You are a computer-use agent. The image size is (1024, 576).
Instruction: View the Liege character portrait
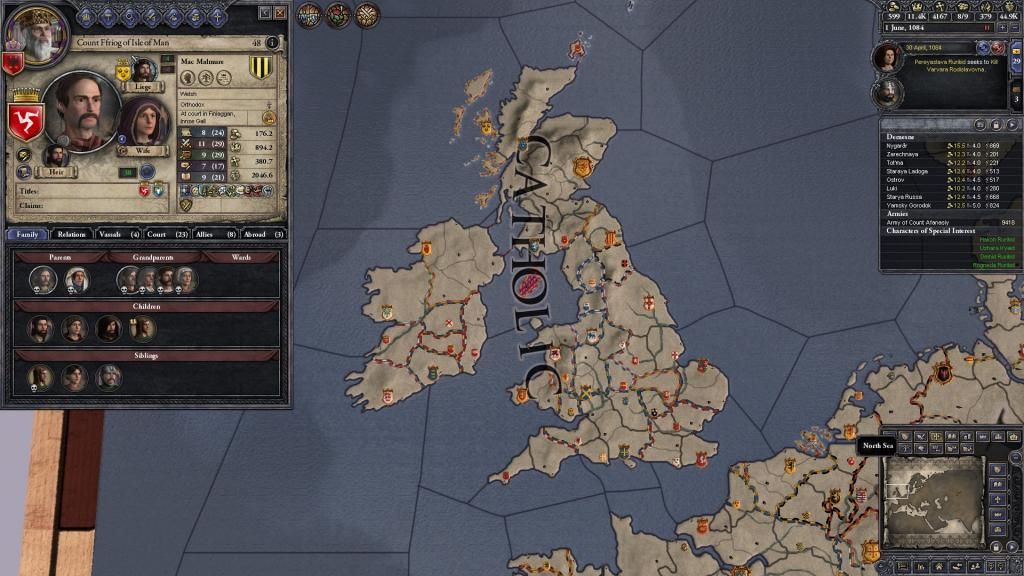[x=141, y=71]
